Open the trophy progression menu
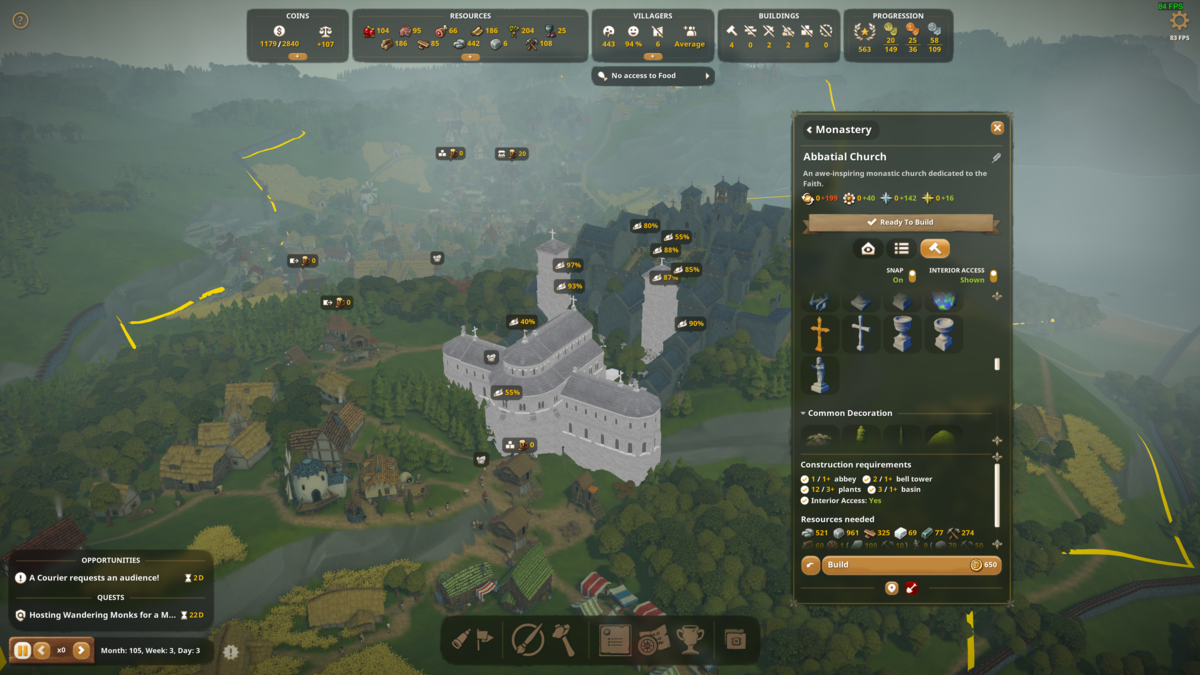This screenshot has width=1200, height=675. click(x=691, y=640)
